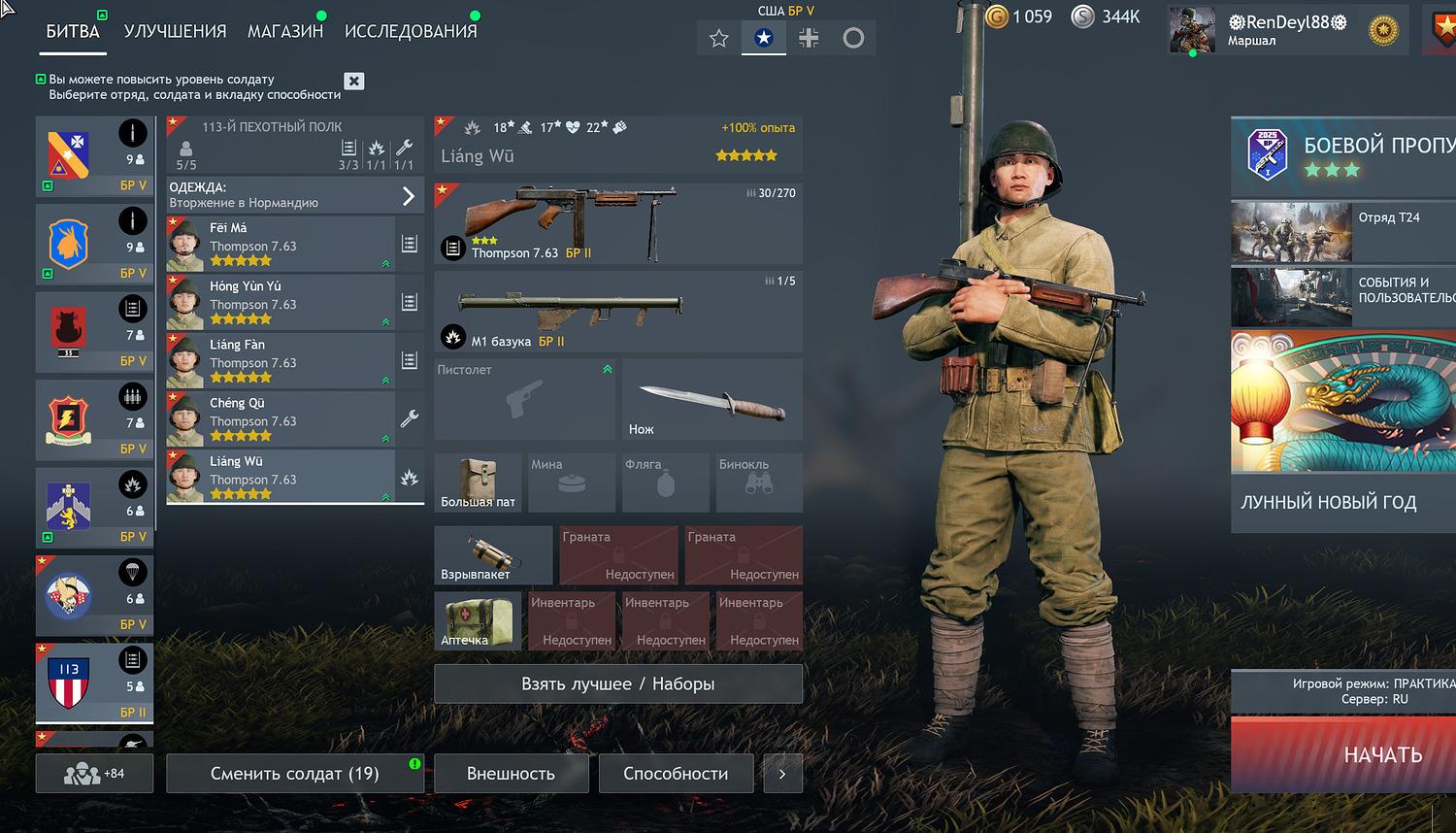The height and width of the screenshot is (833, 1456).
Task: Open the Взрывпакет explosive slot
Action: pos(492,555)
